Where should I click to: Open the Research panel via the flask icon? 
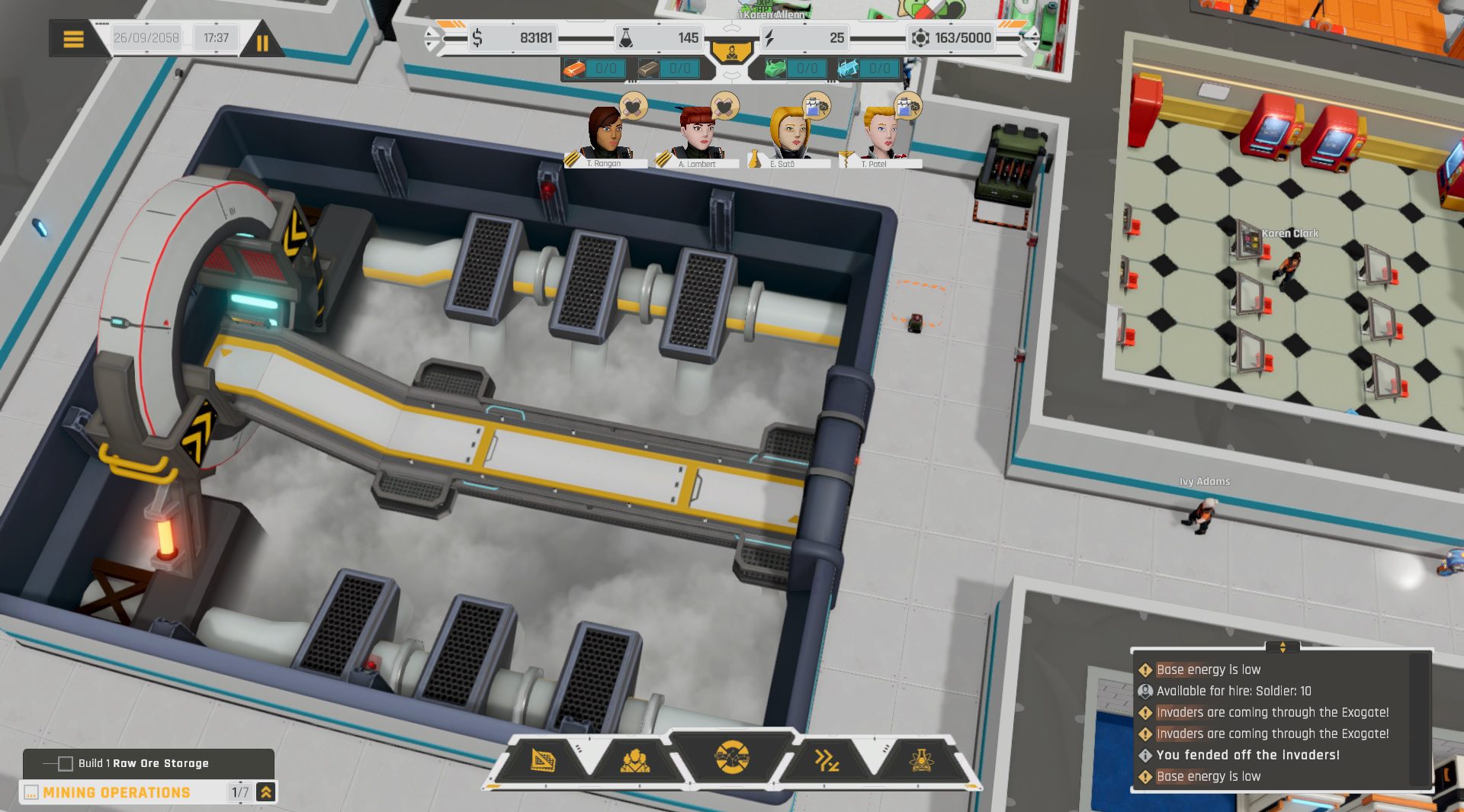(920, 759)
